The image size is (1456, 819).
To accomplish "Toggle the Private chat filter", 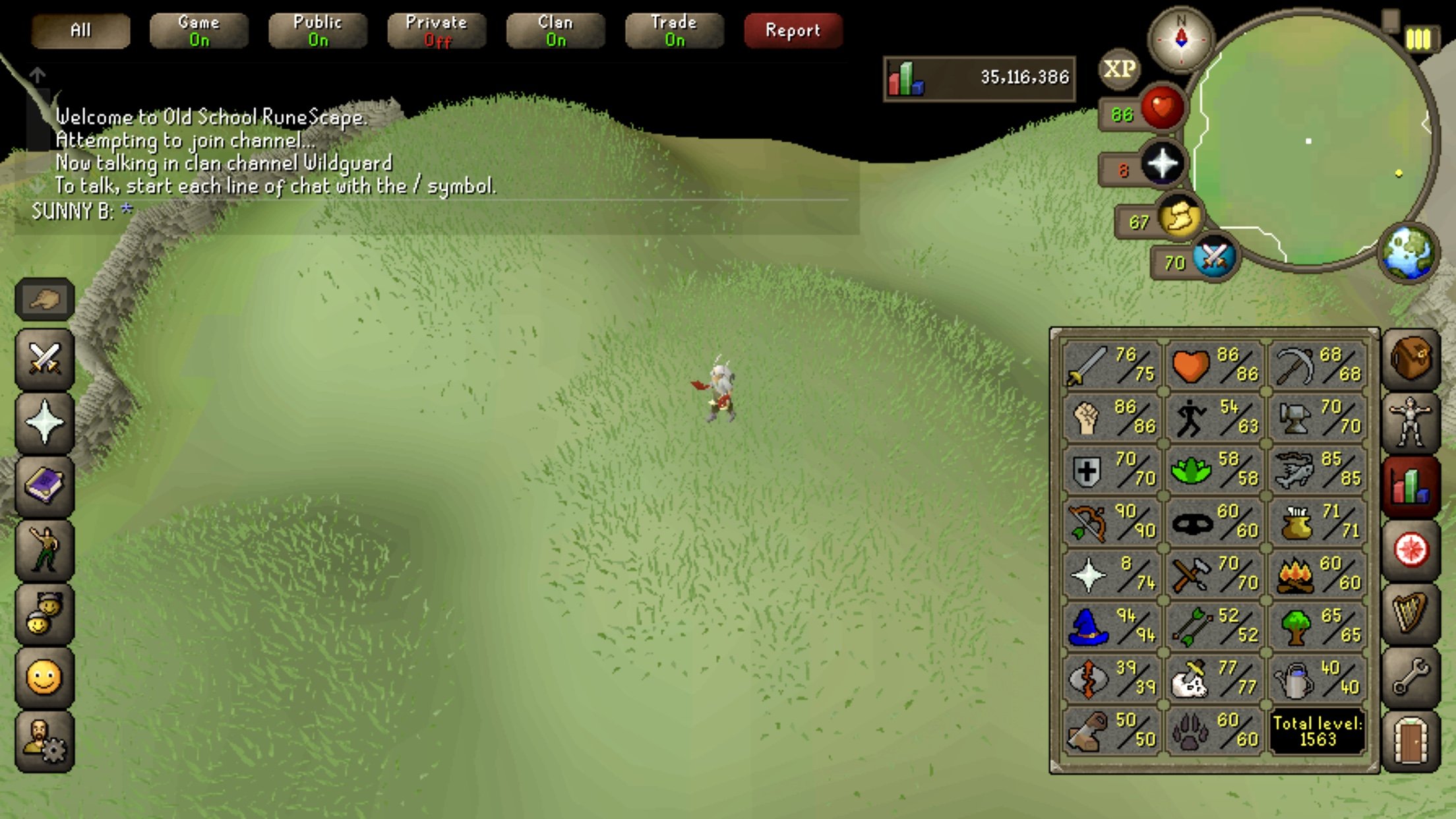I will [437, 30].
